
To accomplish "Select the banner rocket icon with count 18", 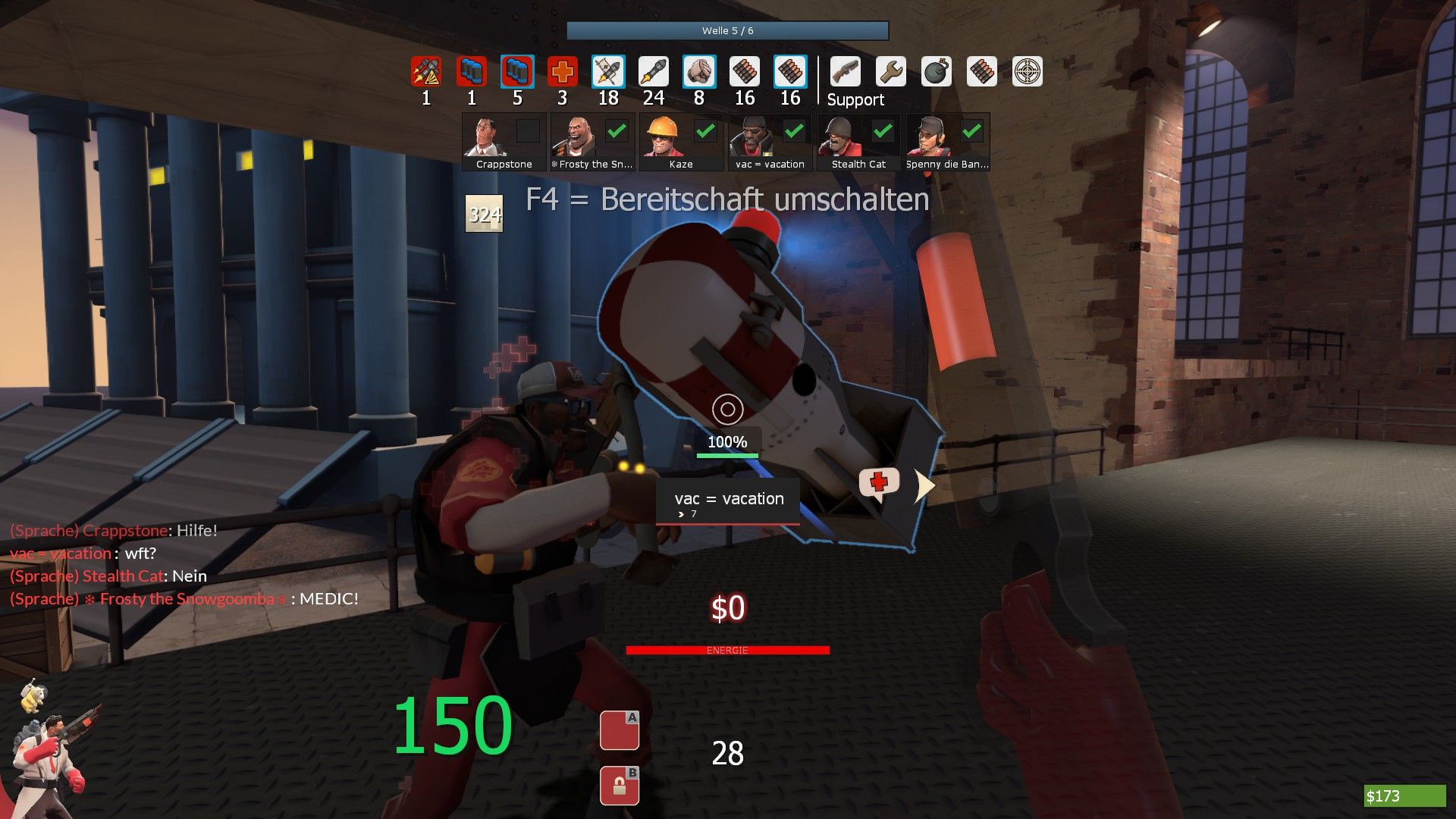I will tap(608, 72).
